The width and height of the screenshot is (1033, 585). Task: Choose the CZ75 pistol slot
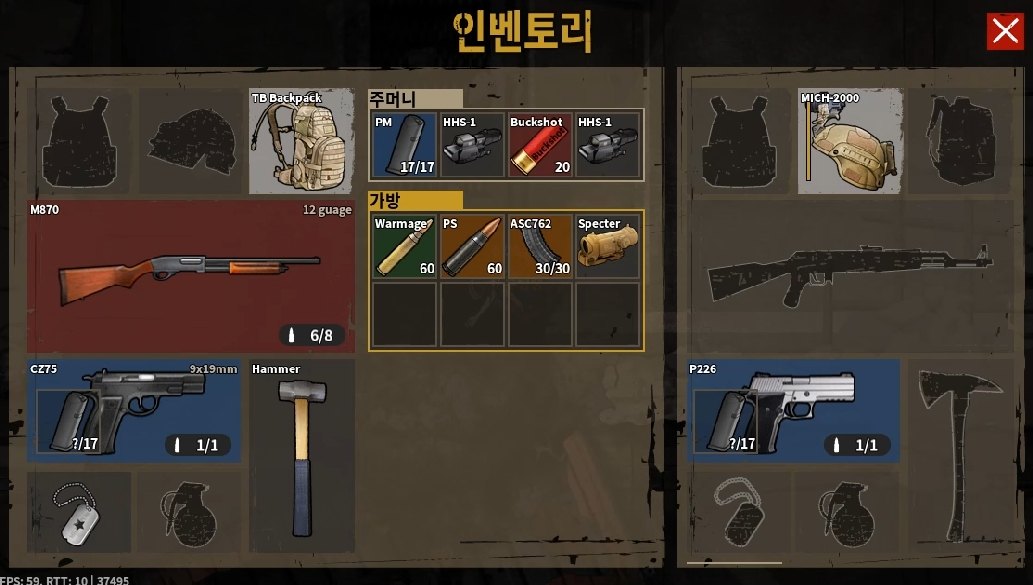point(134,410)
